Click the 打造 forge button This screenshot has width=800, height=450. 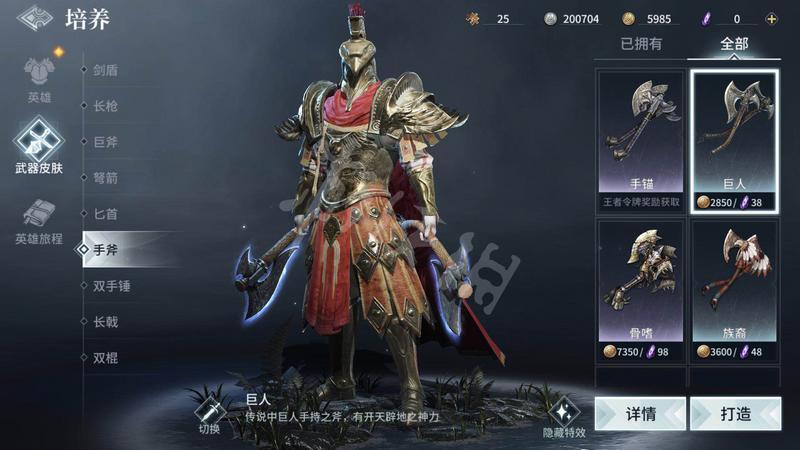[734, 413]
